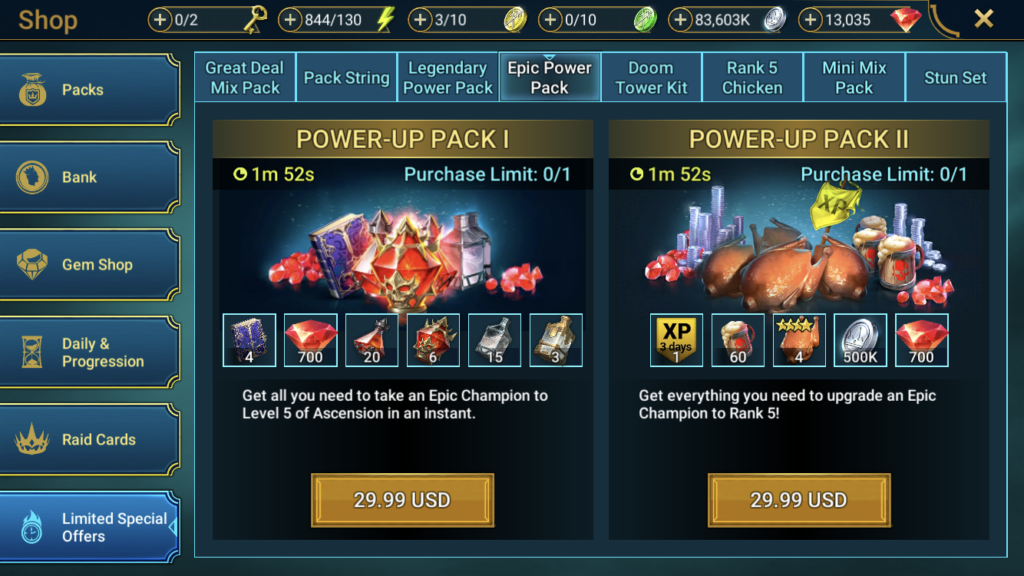
Task: Add more silver with the plus button
Action: [x=681, y=19]
